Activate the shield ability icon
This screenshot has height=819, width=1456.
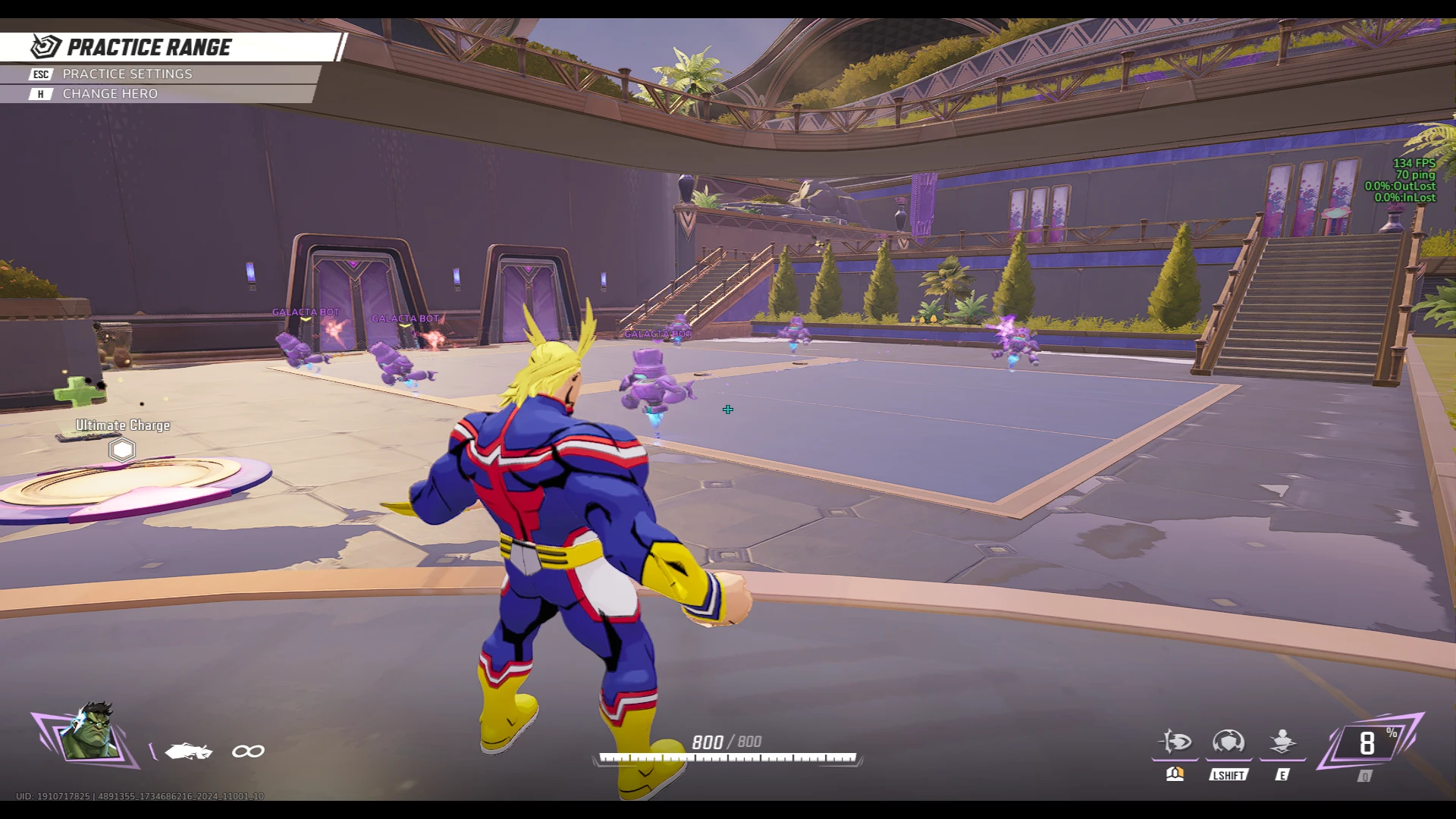point(1228,742)
